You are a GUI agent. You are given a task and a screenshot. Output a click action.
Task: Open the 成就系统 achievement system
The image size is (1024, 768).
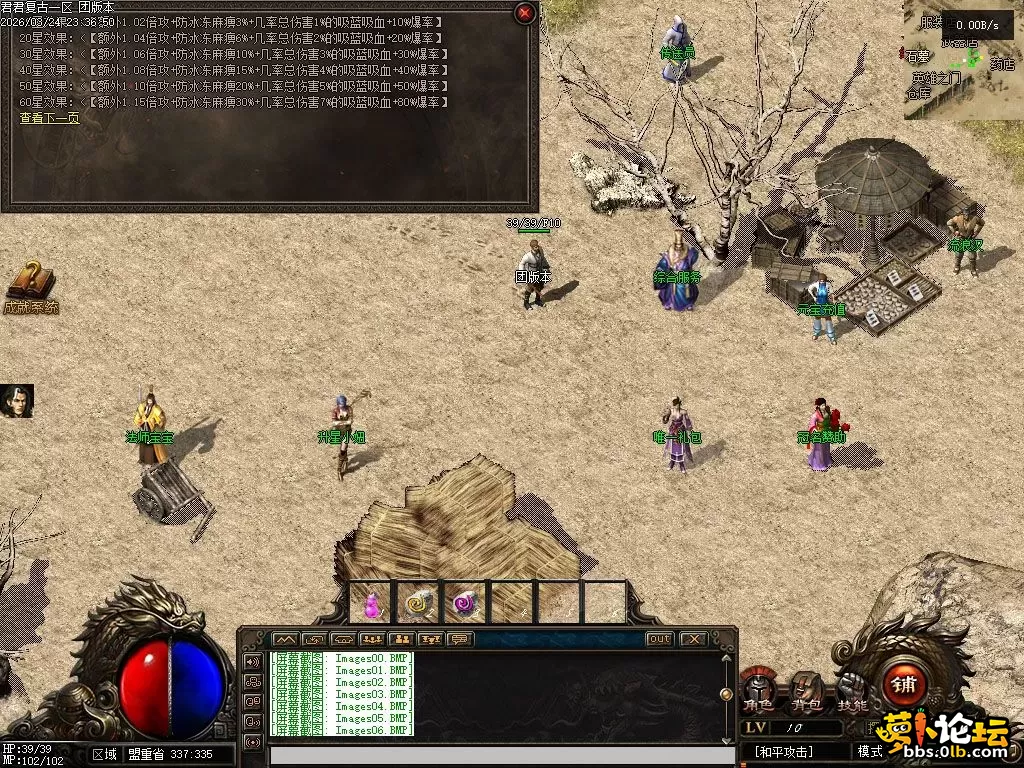(30, 288)
